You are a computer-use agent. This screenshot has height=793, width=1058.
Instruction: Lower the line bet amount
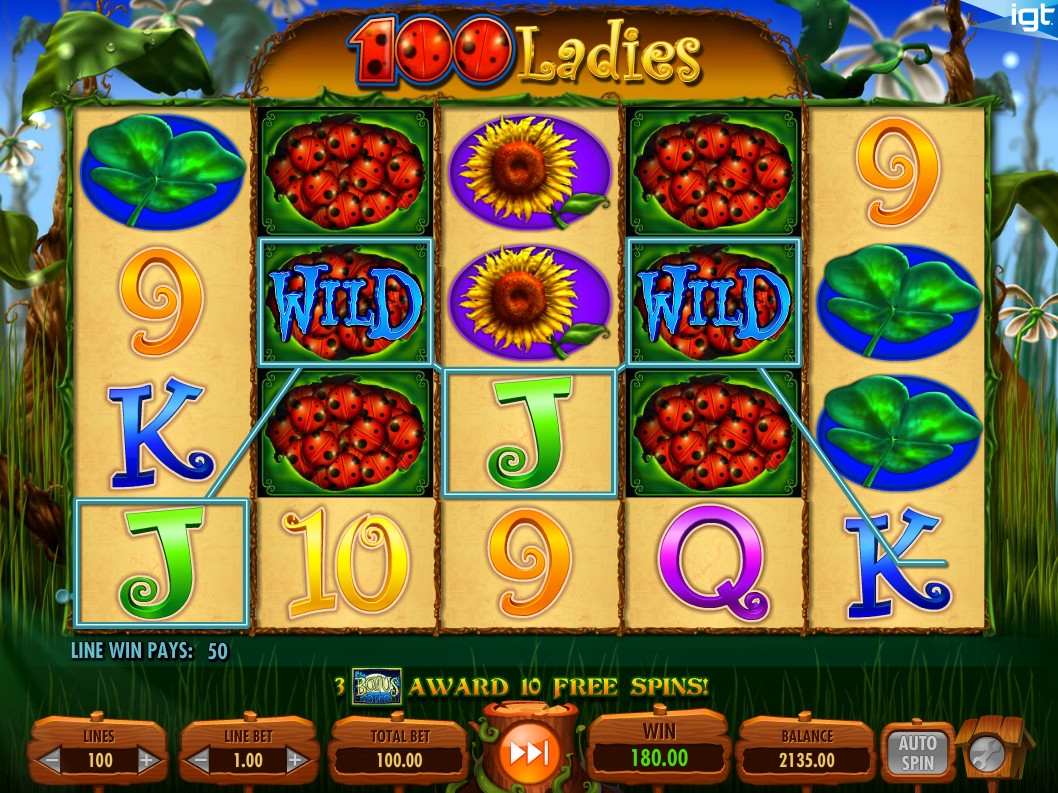pos(200,761)
